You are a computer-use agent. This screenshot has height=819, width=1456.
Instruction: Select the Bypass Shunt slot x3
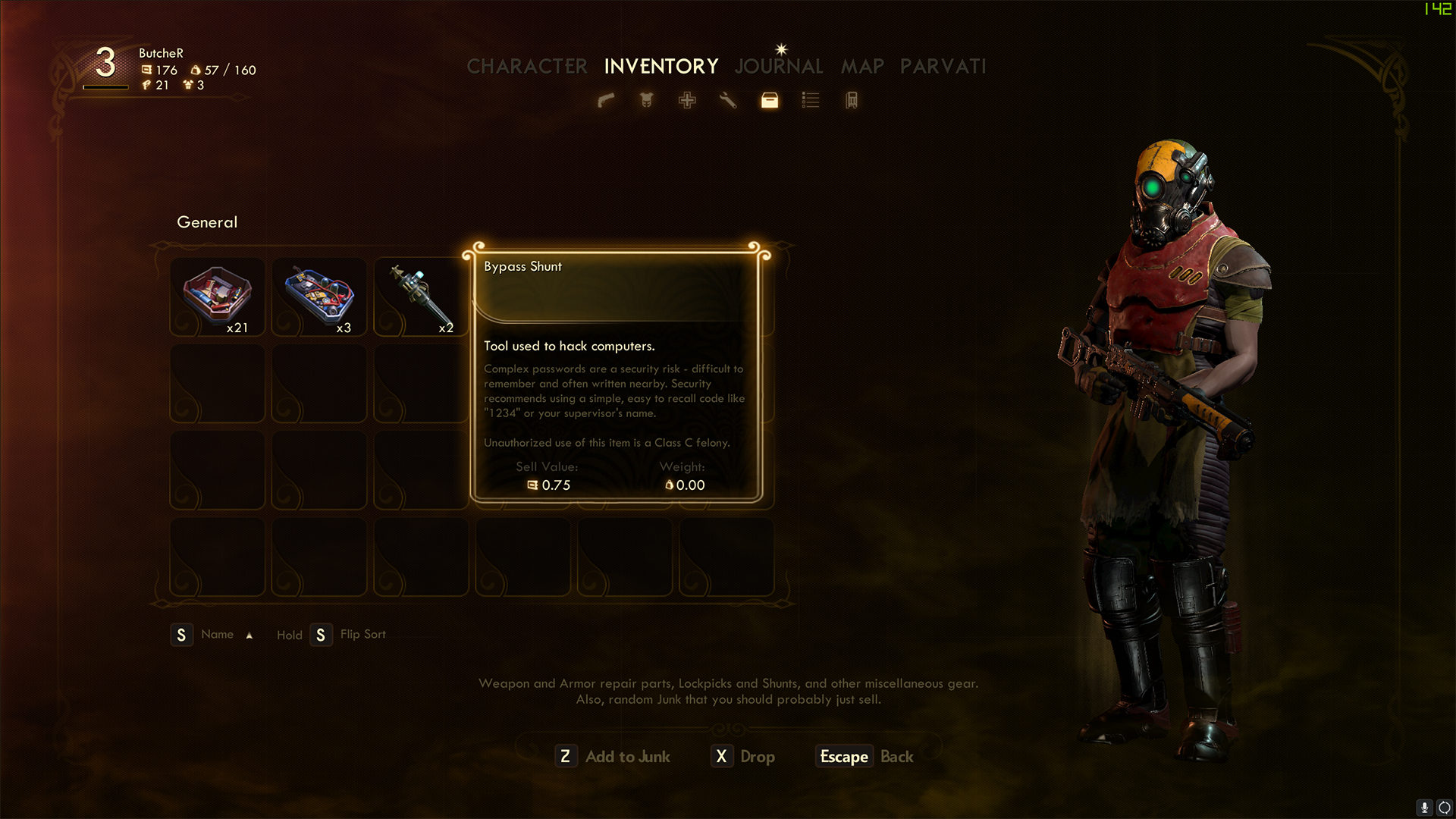[x=319, y=297]
